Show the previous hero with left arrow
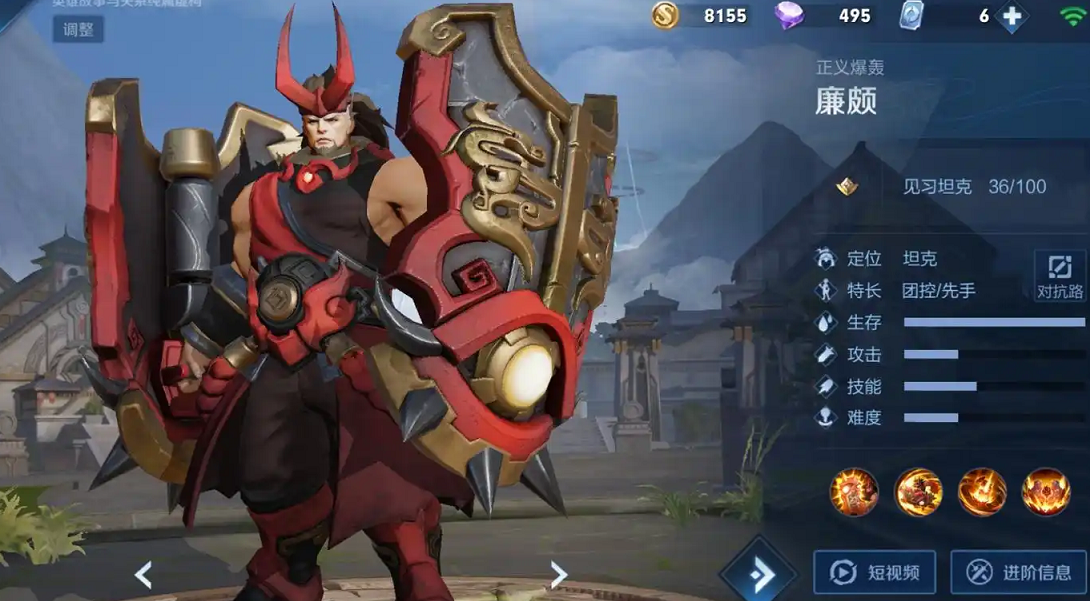 [x=143, y=574]
